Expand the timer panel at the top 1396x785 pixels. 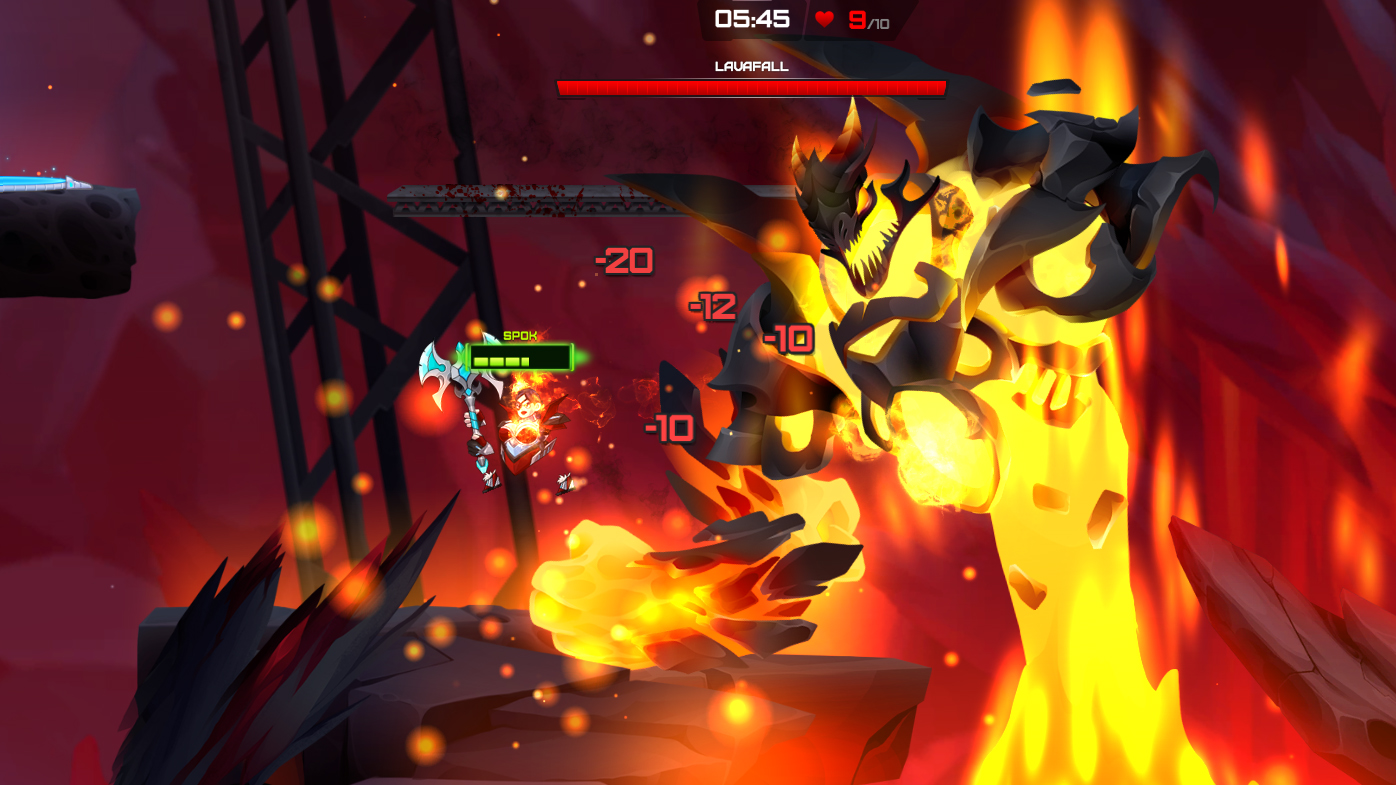[x=750, y=16]
